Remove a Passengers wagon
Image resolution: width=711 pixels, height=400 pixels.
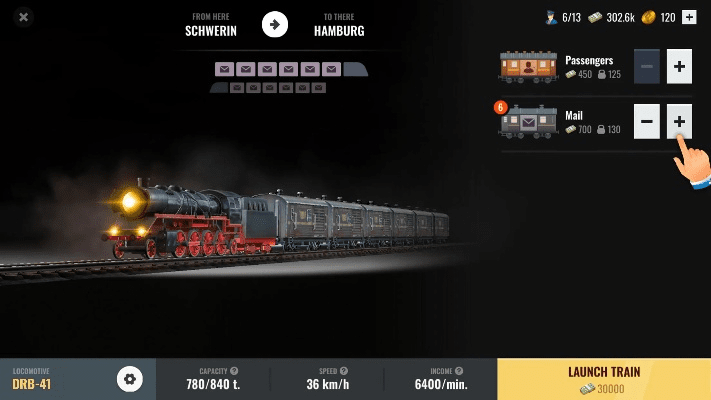tap(647, 67)
